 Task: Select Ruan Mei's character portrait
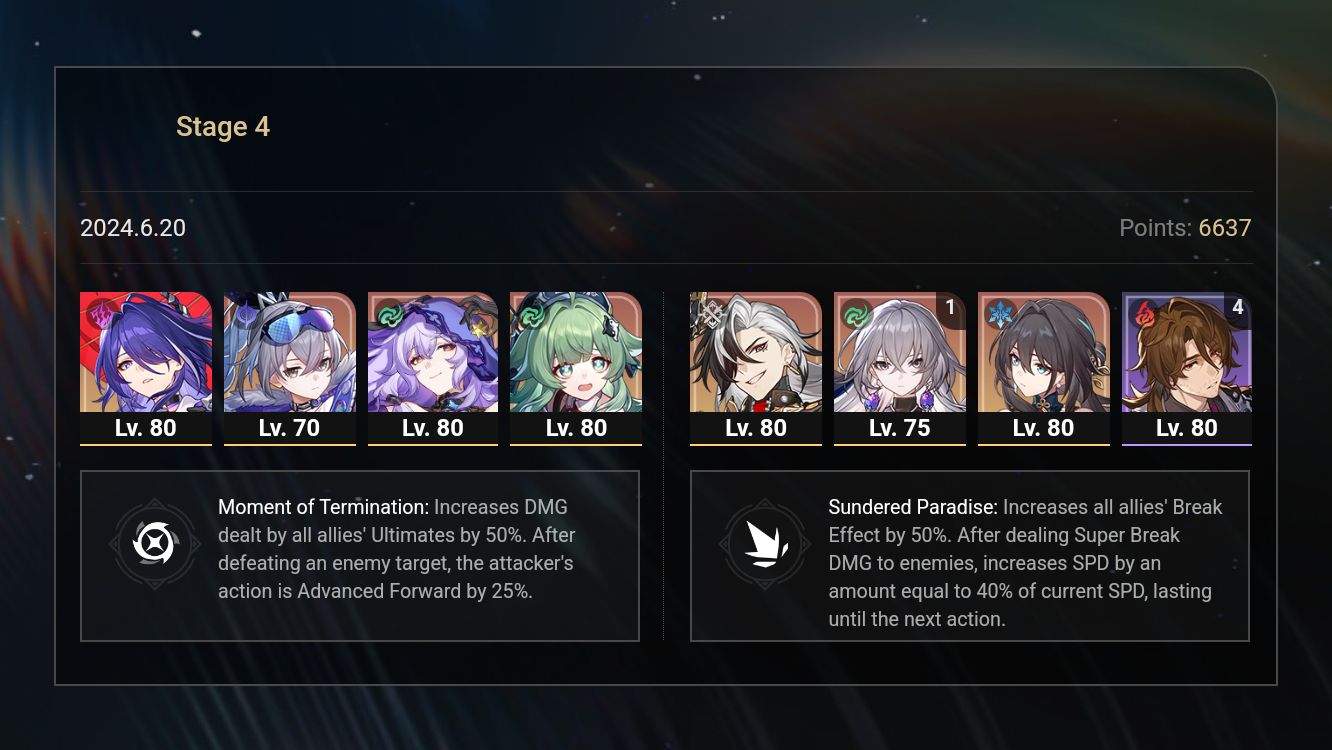click(1044, 355)
